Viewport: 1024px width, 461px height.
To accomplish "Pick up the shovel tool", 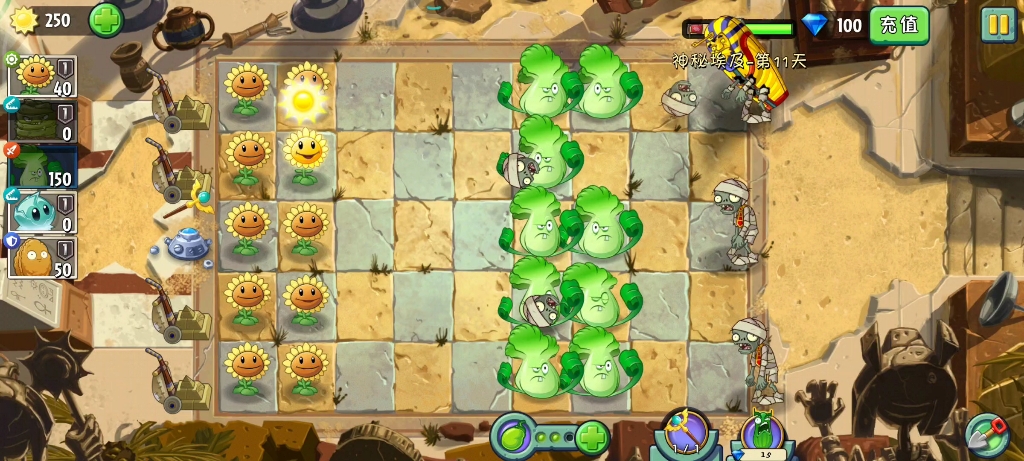I will point(986,432).
